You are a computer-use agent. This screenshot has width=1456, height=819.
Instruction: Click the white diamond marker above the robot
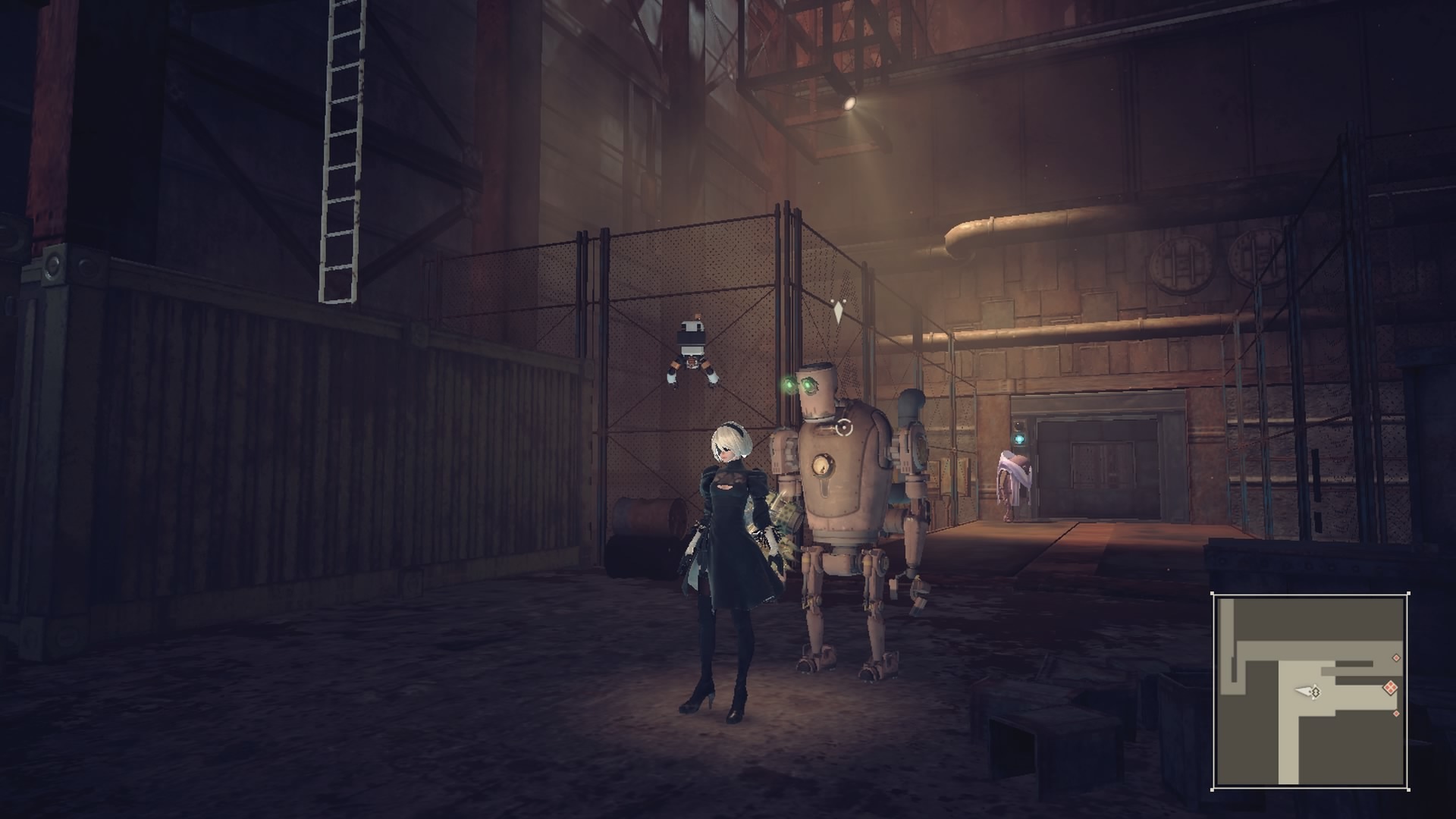[x=838, y=312]
